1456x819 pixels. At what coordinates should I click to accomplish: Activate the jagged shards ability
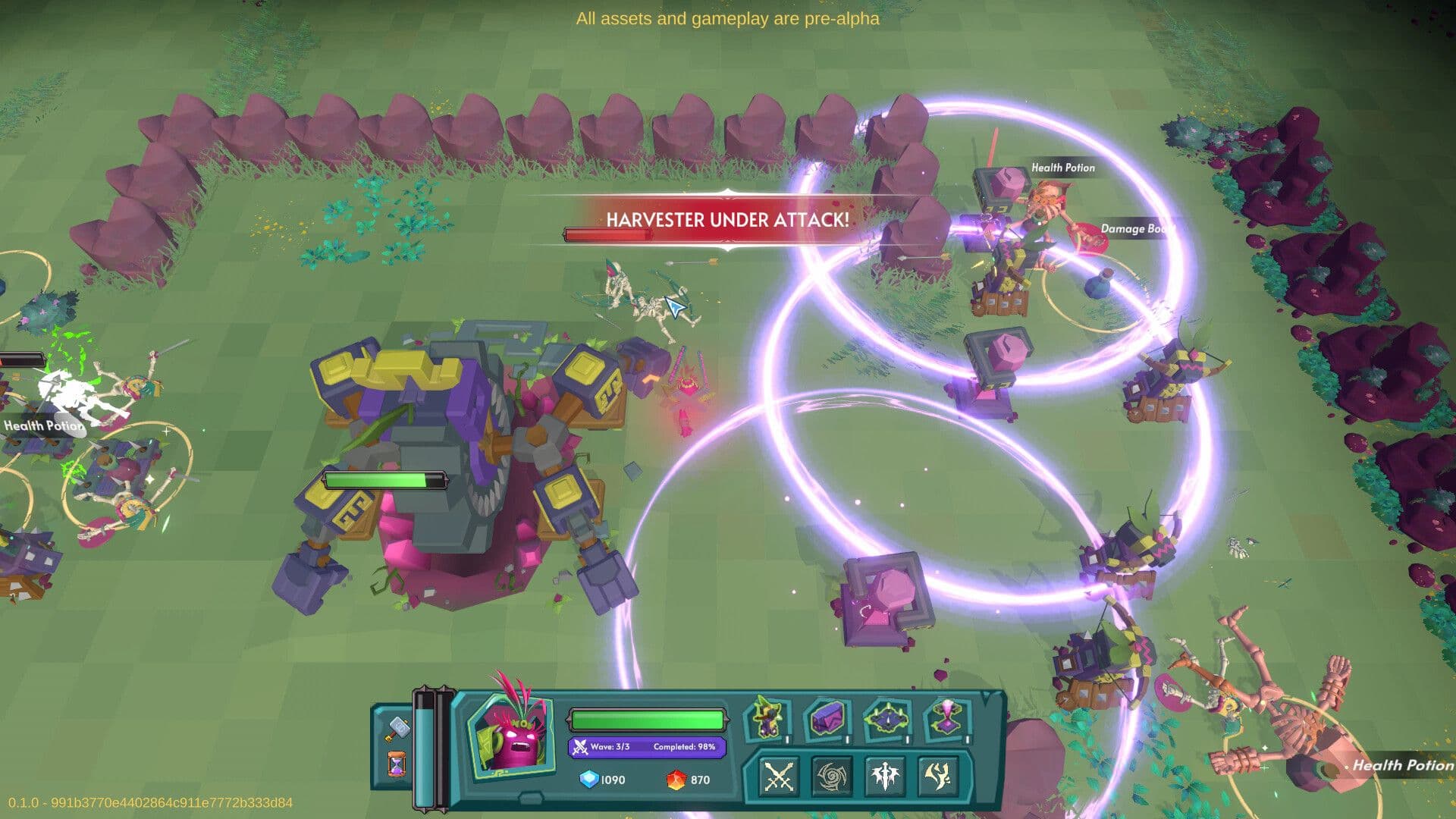coord(938,777)
